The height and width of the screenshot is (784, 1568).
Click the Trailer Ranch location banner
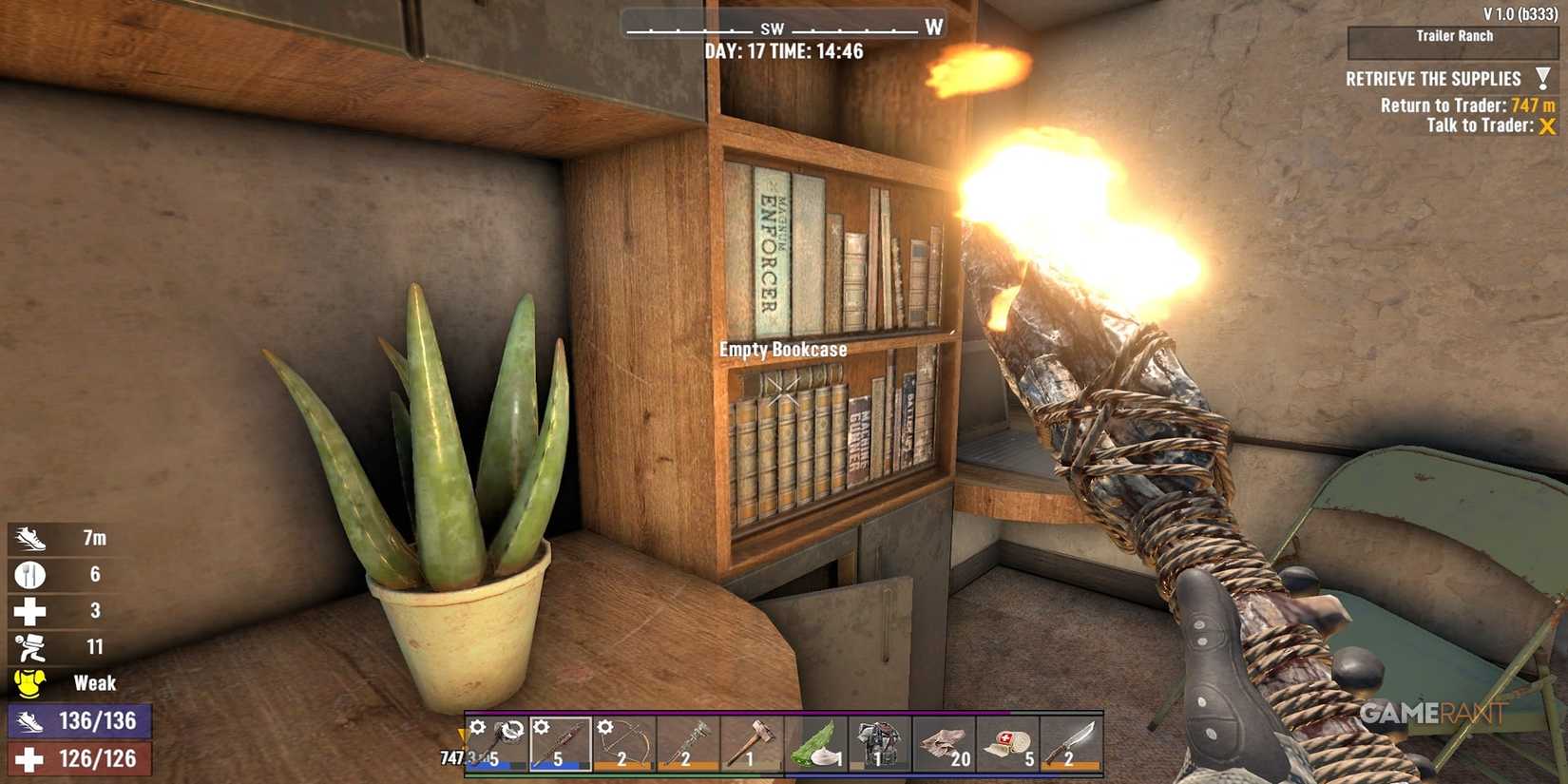pos(1453,36)
